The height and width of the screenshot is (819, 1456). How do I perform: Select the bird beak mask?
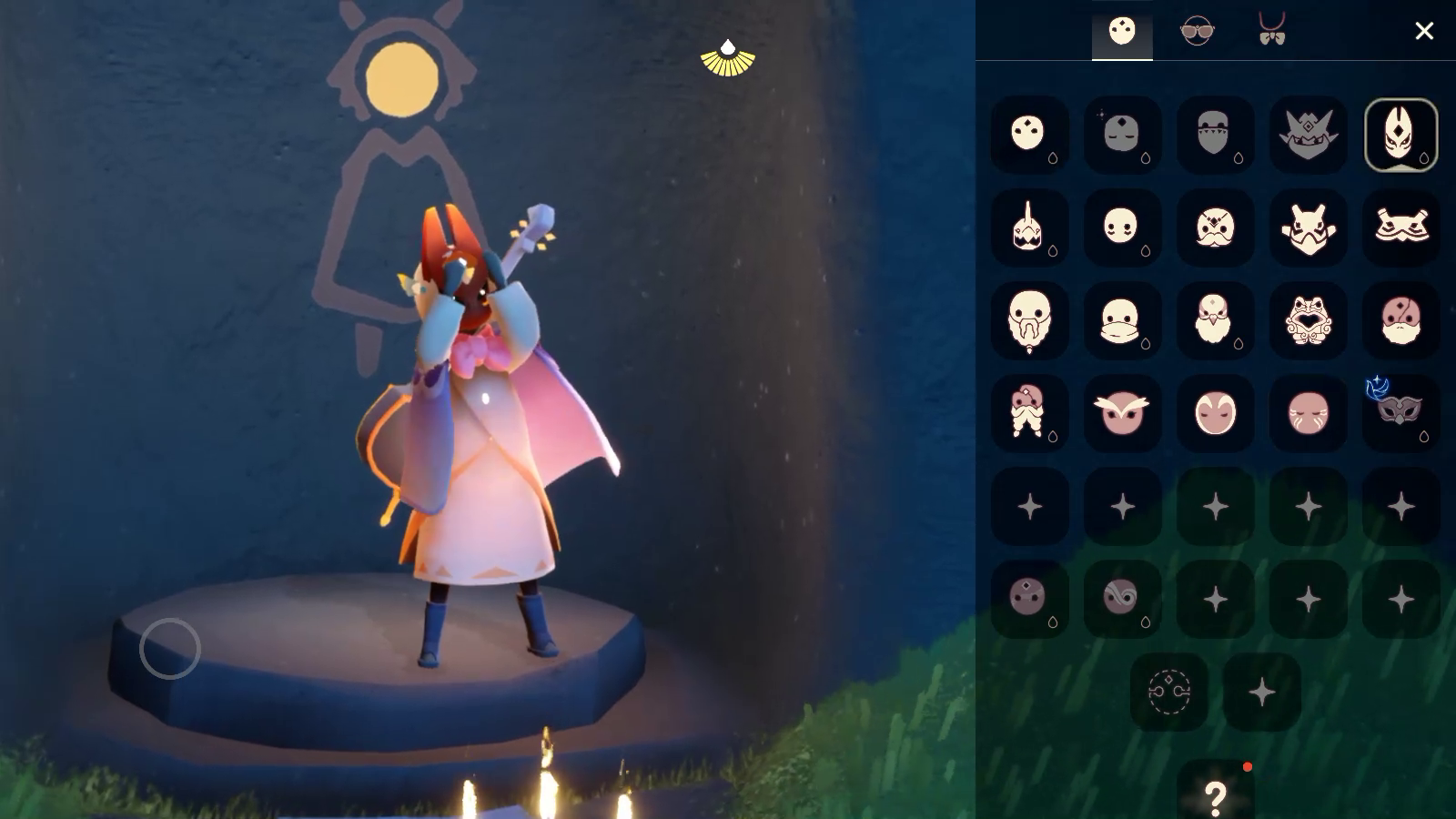coord(1215,320)
